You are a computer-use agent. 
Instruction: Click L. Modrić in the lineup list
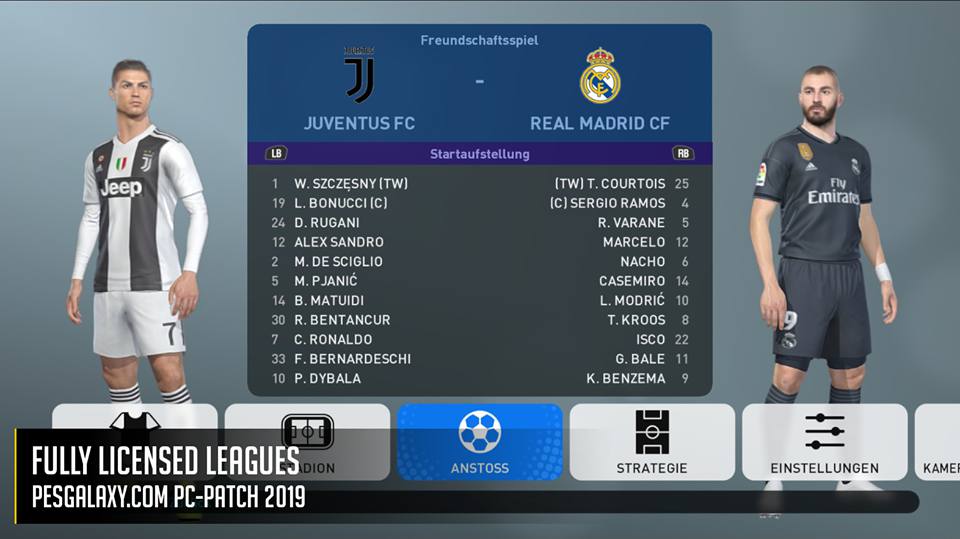pos(632,300)
